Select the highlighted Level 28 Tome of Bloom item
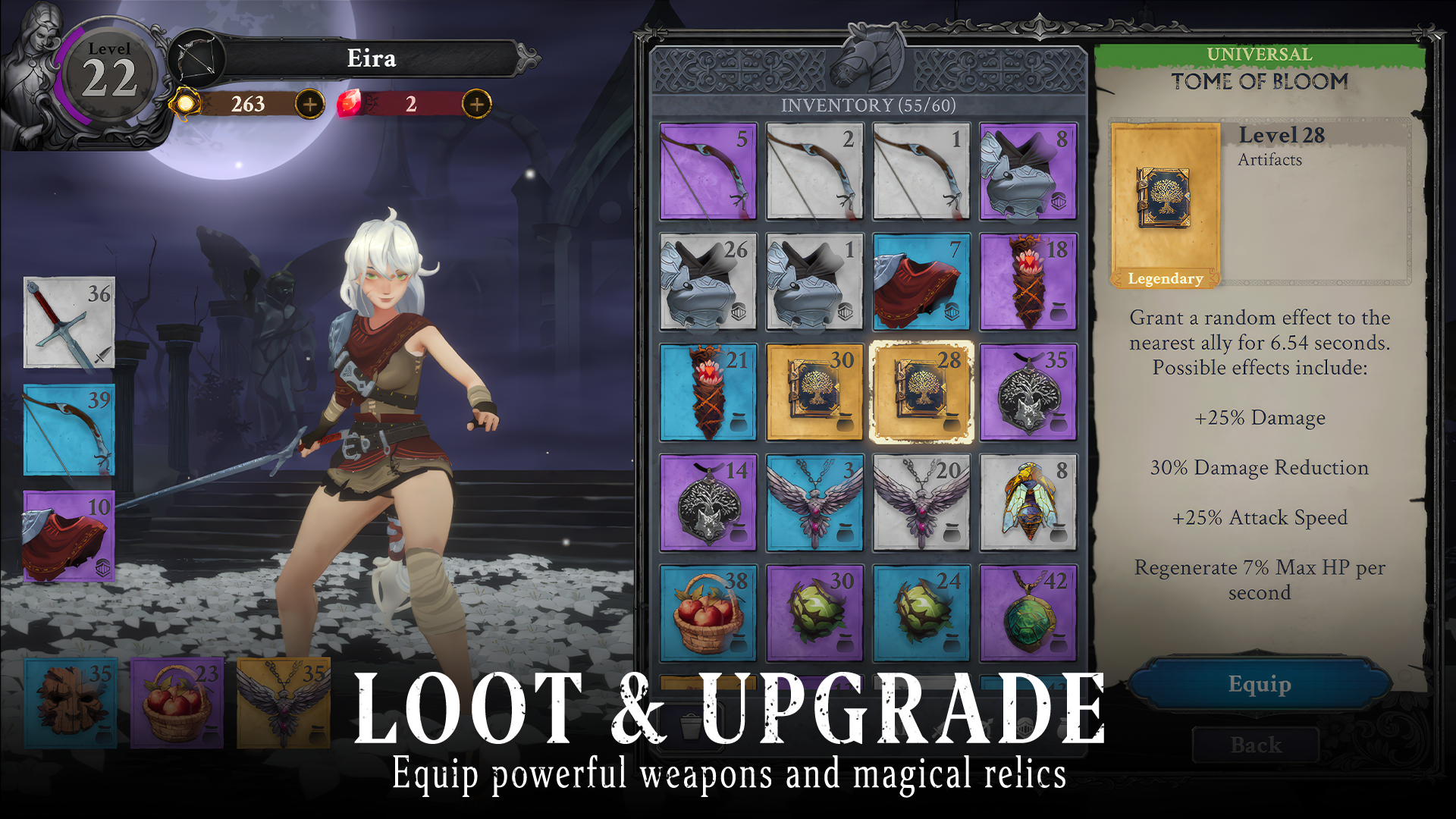The image size is (1456, 819). pos(921,391)
